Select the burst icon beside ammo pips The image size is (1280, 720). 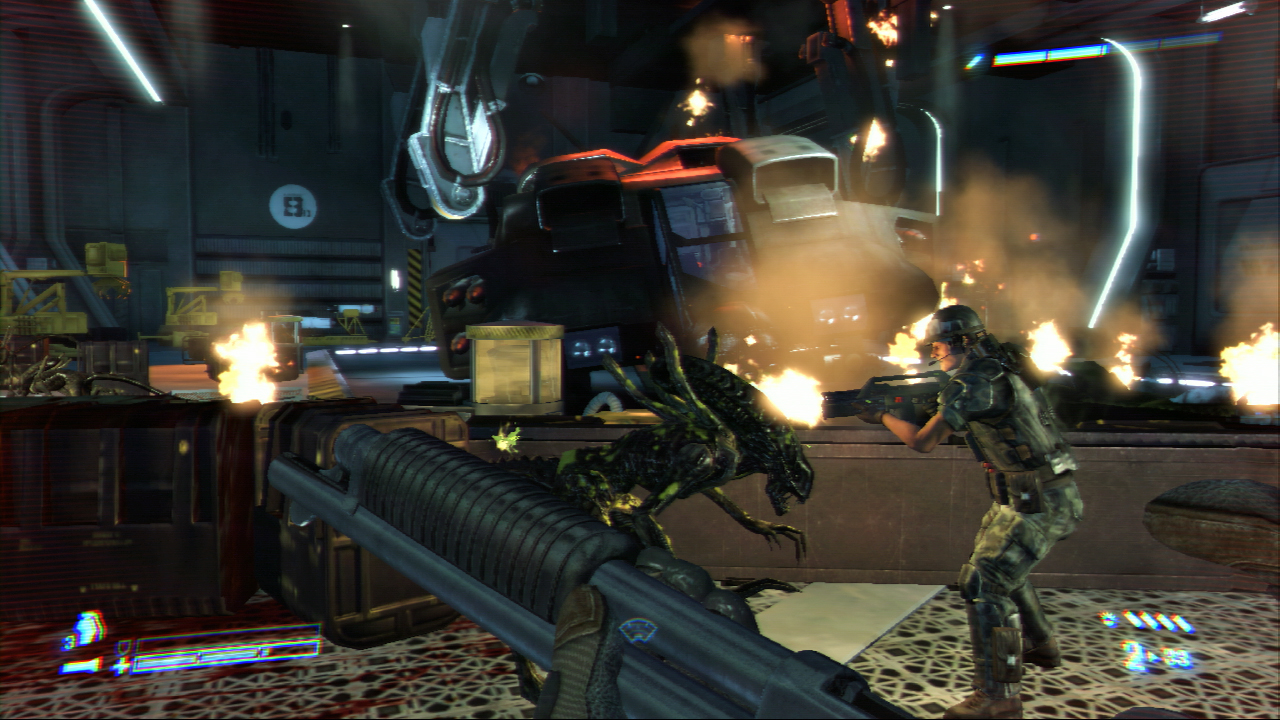[1109, 620]
